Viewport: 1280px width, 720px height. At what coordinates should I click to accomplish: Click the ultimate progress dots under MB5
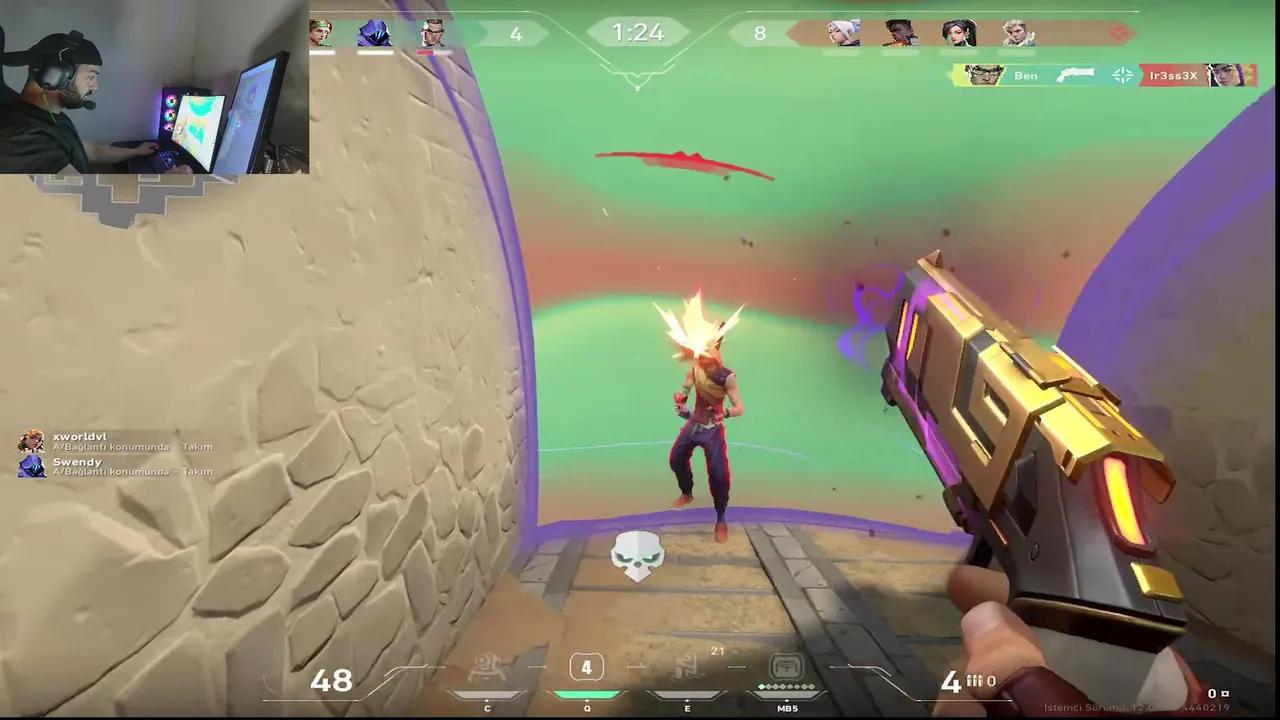tap(787, 688)
